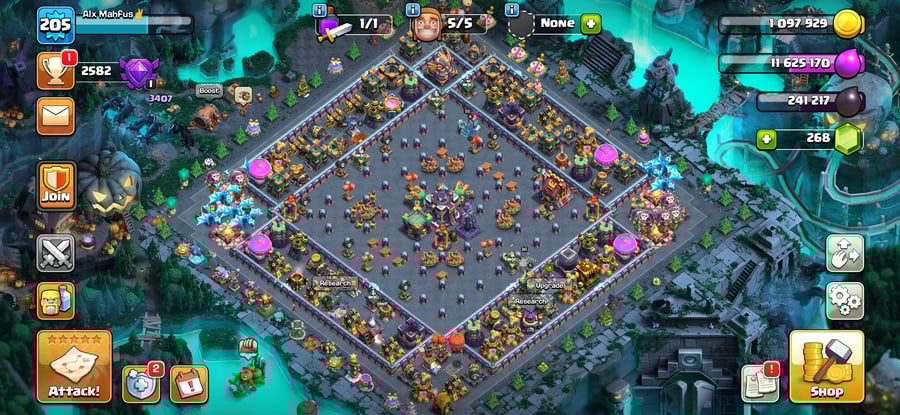The width and height of the screenshot is (900, 415).
Task: Open the shield icon with 2 badge
Action: (141, 383)
